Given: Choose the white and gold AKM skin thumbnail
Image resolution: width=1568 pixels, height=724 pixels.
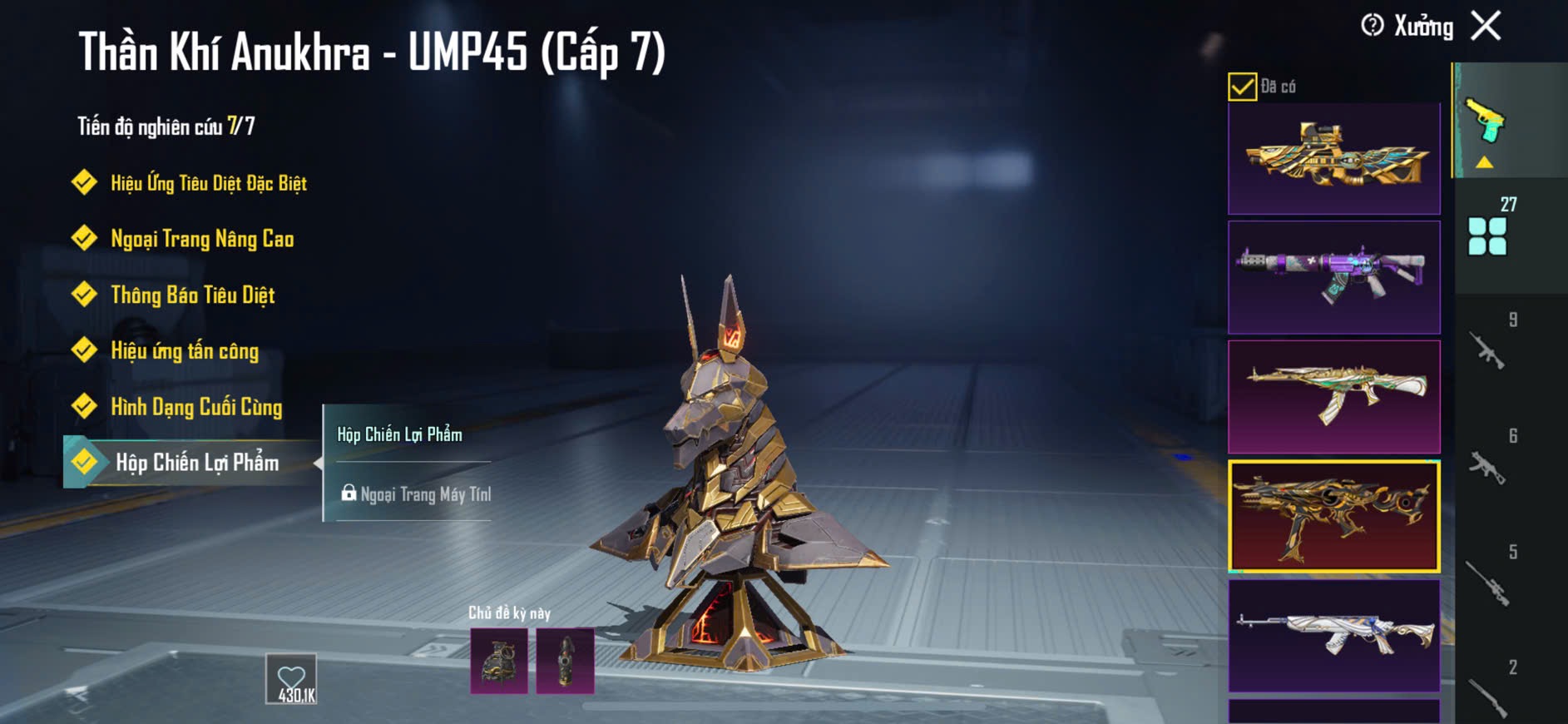Looking at the screenshot, I should coord(1333,396).
